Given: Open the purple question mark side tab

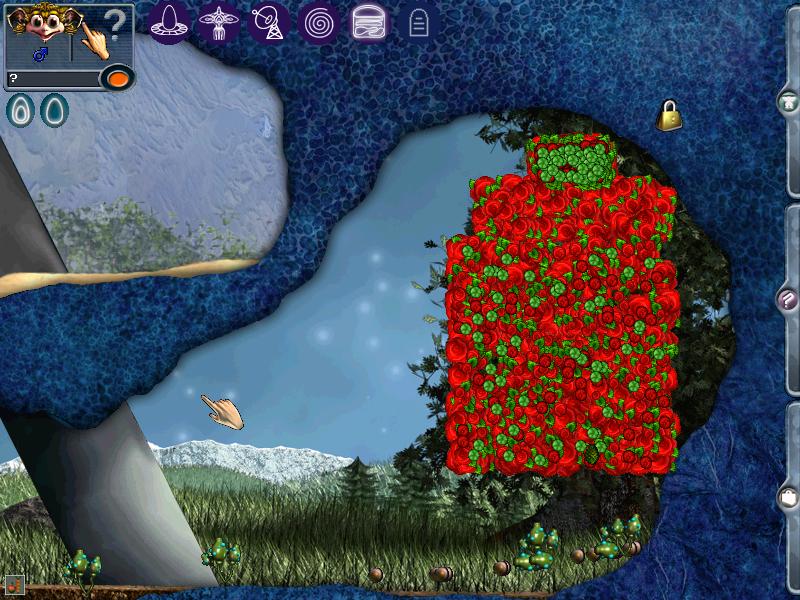Looking at the screenshot, I should point(788,298).
